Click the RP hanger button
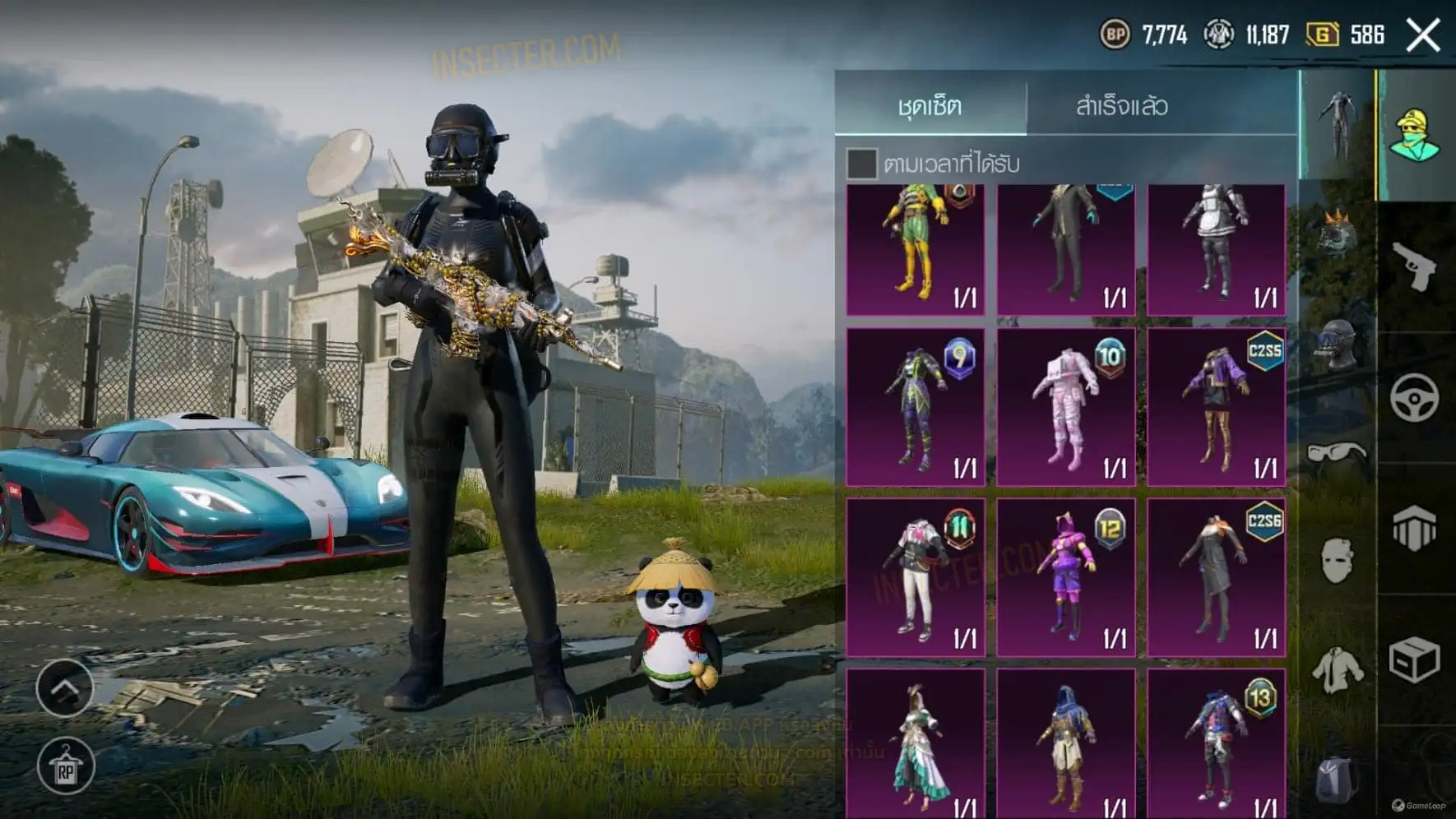This screenshot has width=1456, height=819. [x=66, y=767]
